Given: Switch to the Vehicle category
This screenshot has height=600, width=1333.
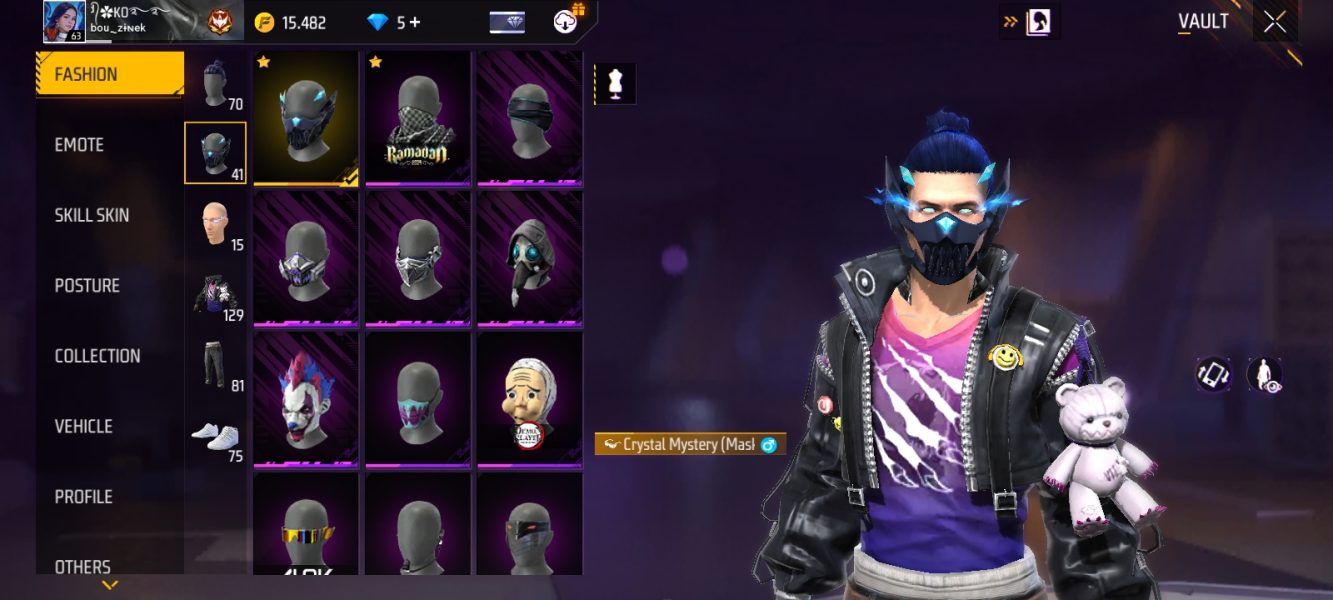Looking at the screenshot, I should tap(83, 426).
